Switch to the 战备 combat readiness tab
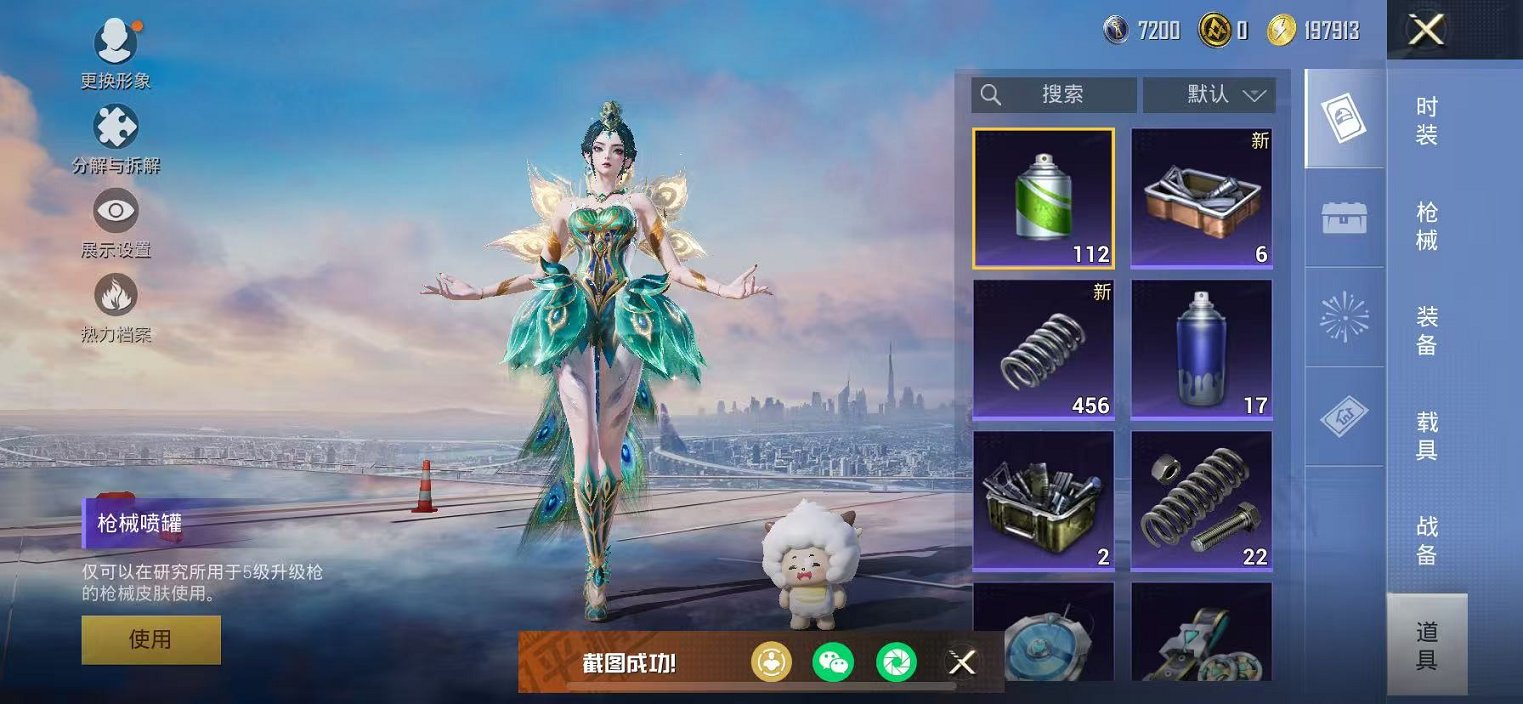 click(1427, 541)
